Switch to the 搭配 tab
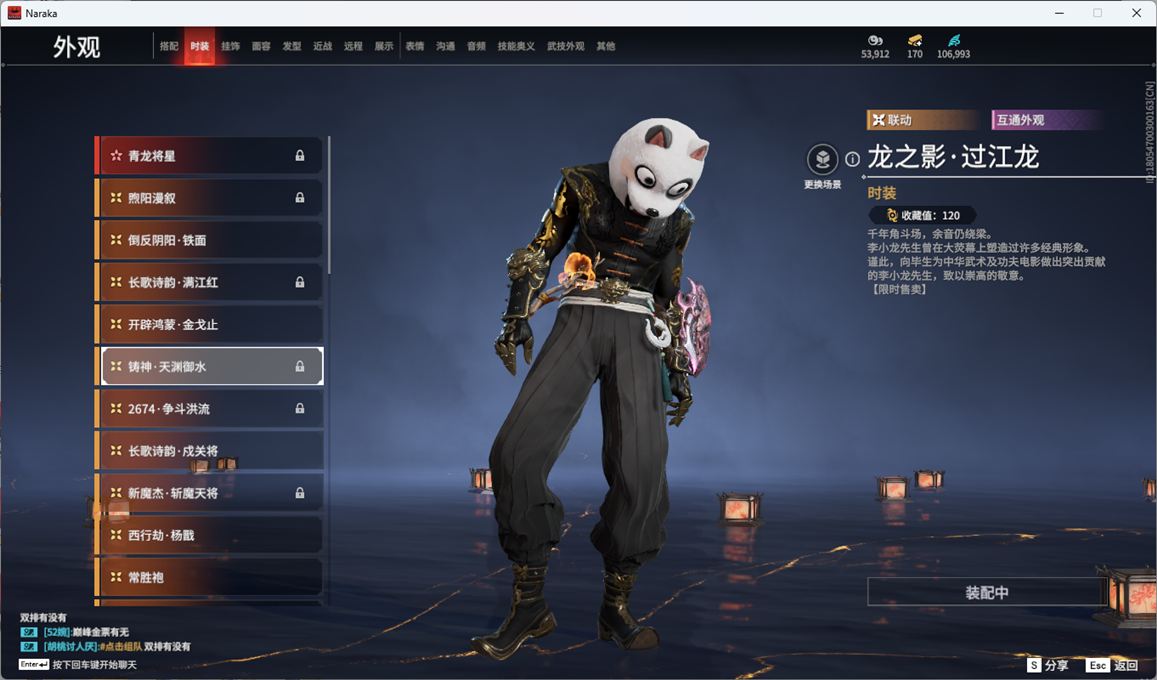 (x=169, y=46)
